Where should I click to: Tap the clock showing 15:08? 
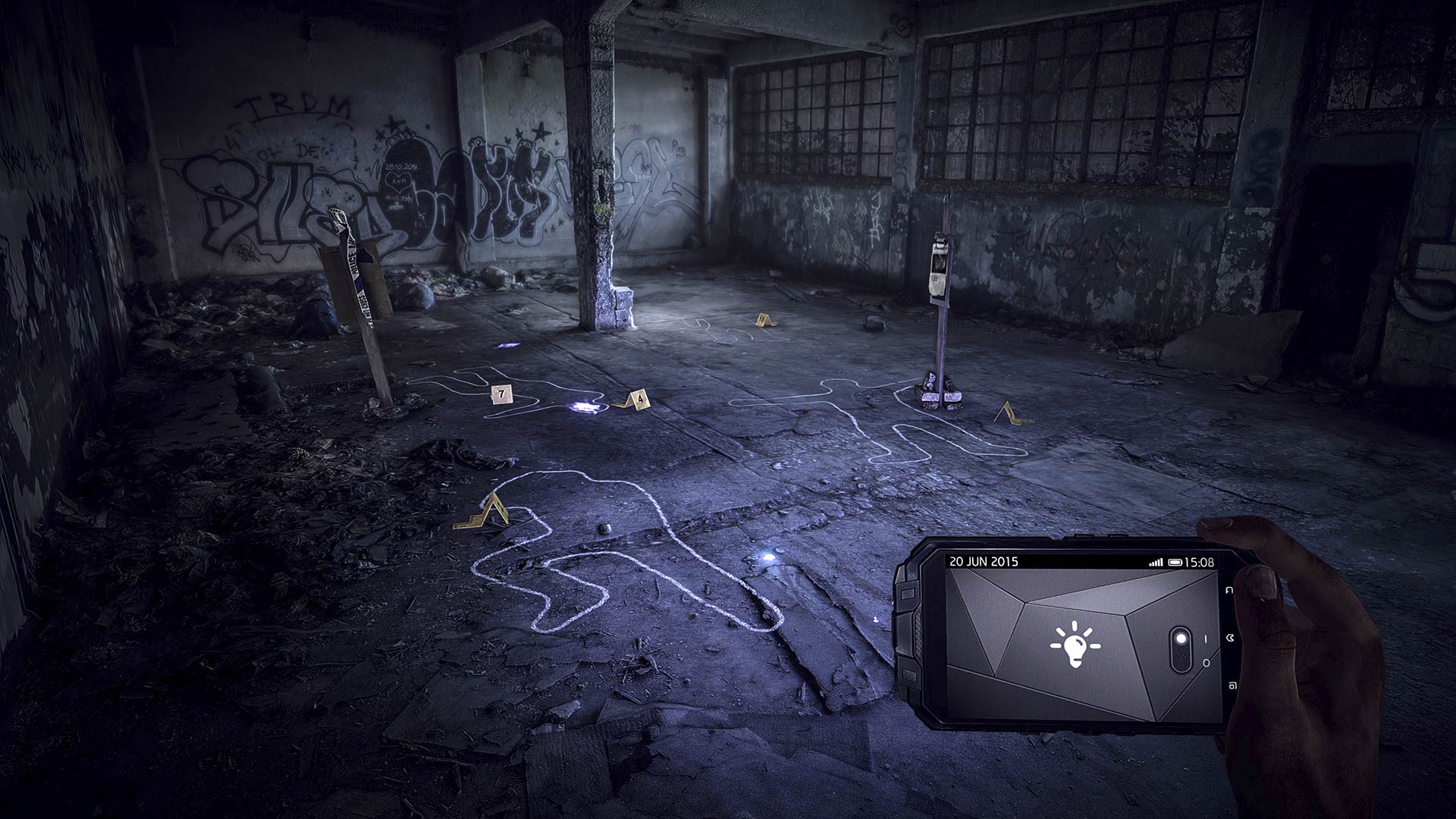1199,561
